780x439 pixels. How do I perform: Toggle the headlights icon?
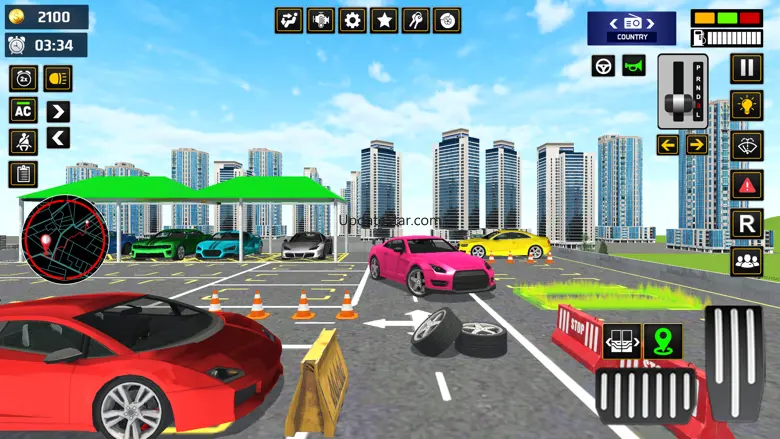[x=57, y=78]
